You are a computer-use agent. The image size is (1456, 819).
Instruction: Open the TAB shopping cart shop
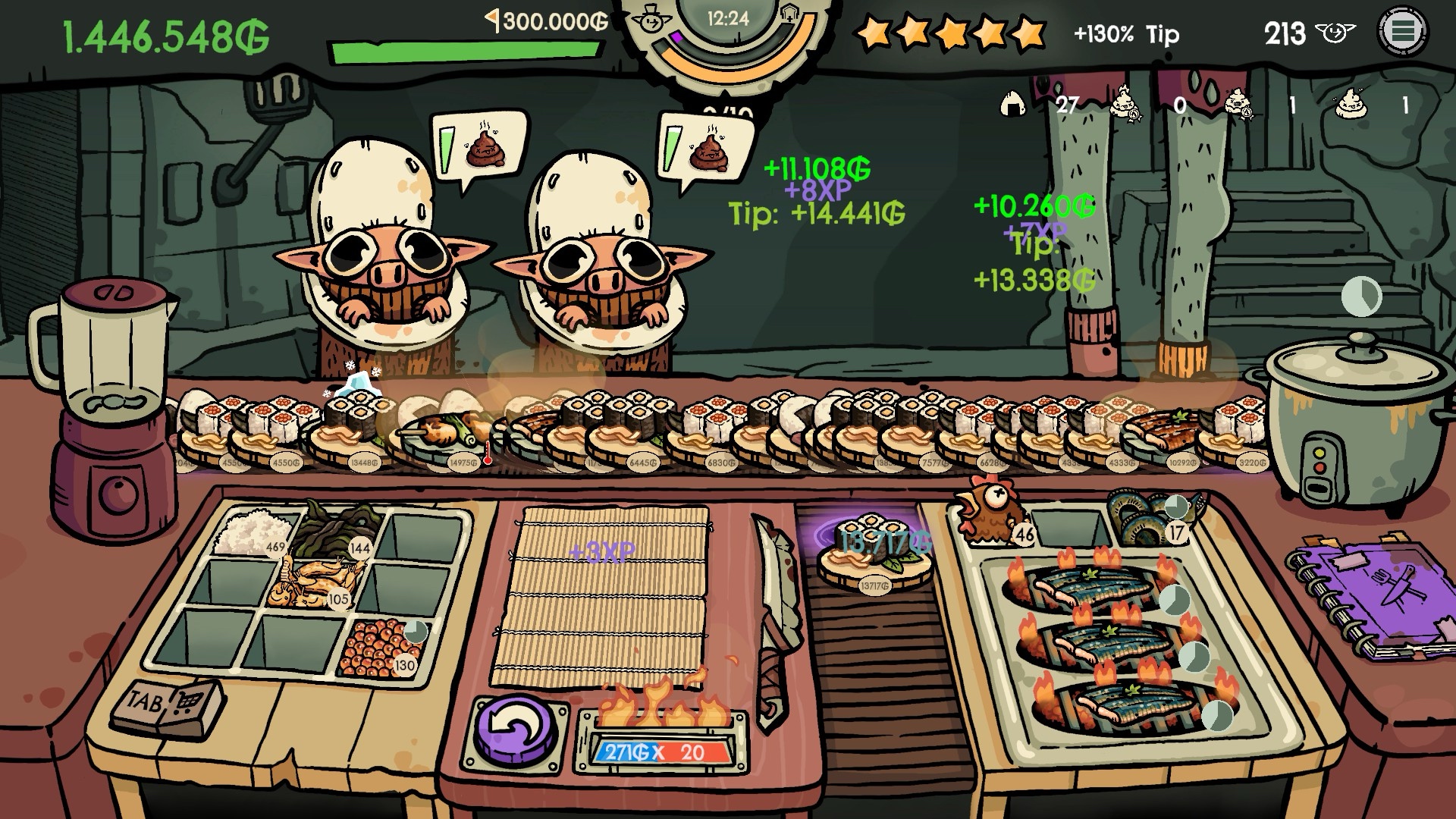(x=168, y=705)
